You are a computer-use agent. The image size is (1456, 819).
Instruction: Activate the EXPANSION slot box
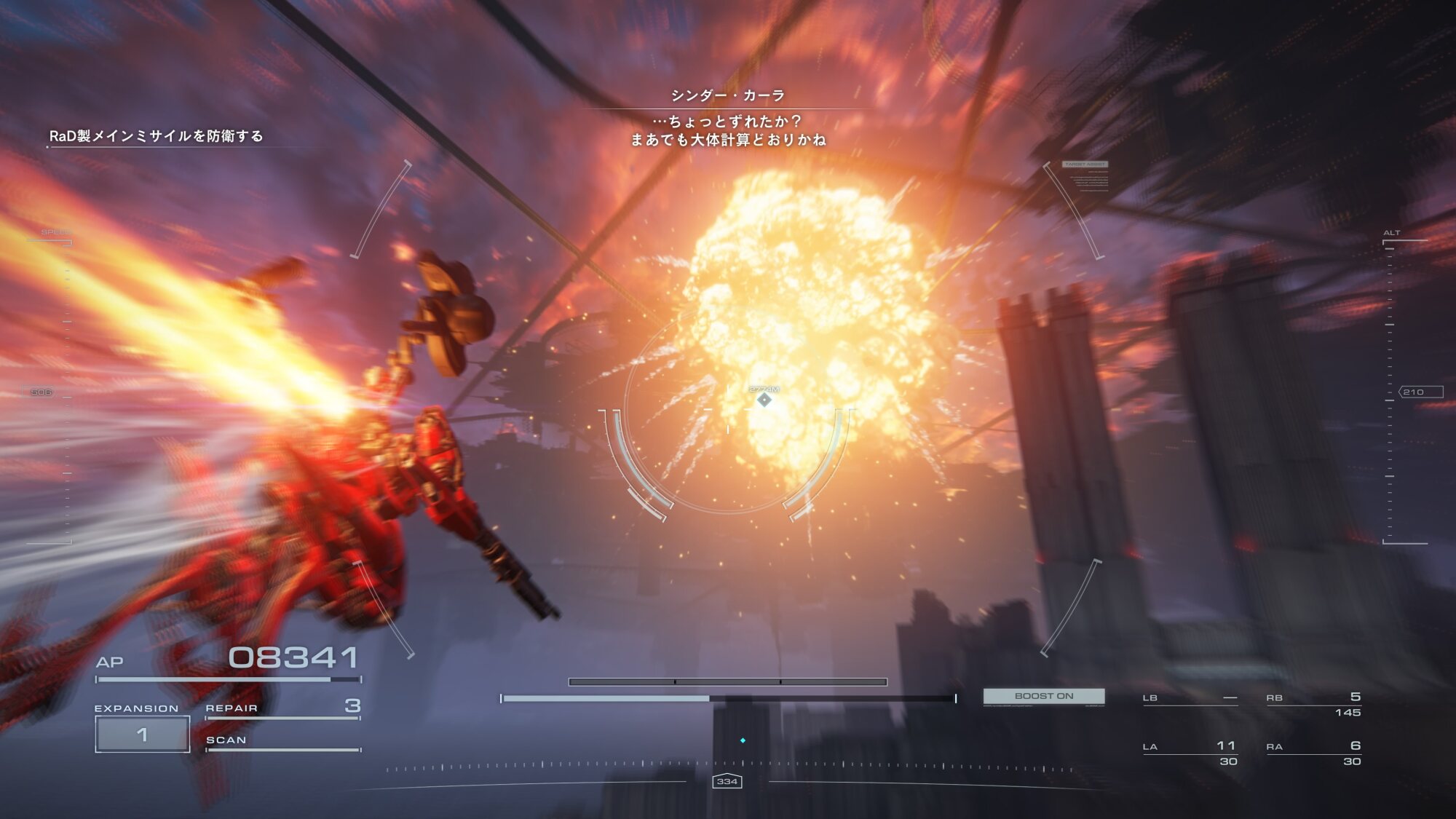(143, 734)
